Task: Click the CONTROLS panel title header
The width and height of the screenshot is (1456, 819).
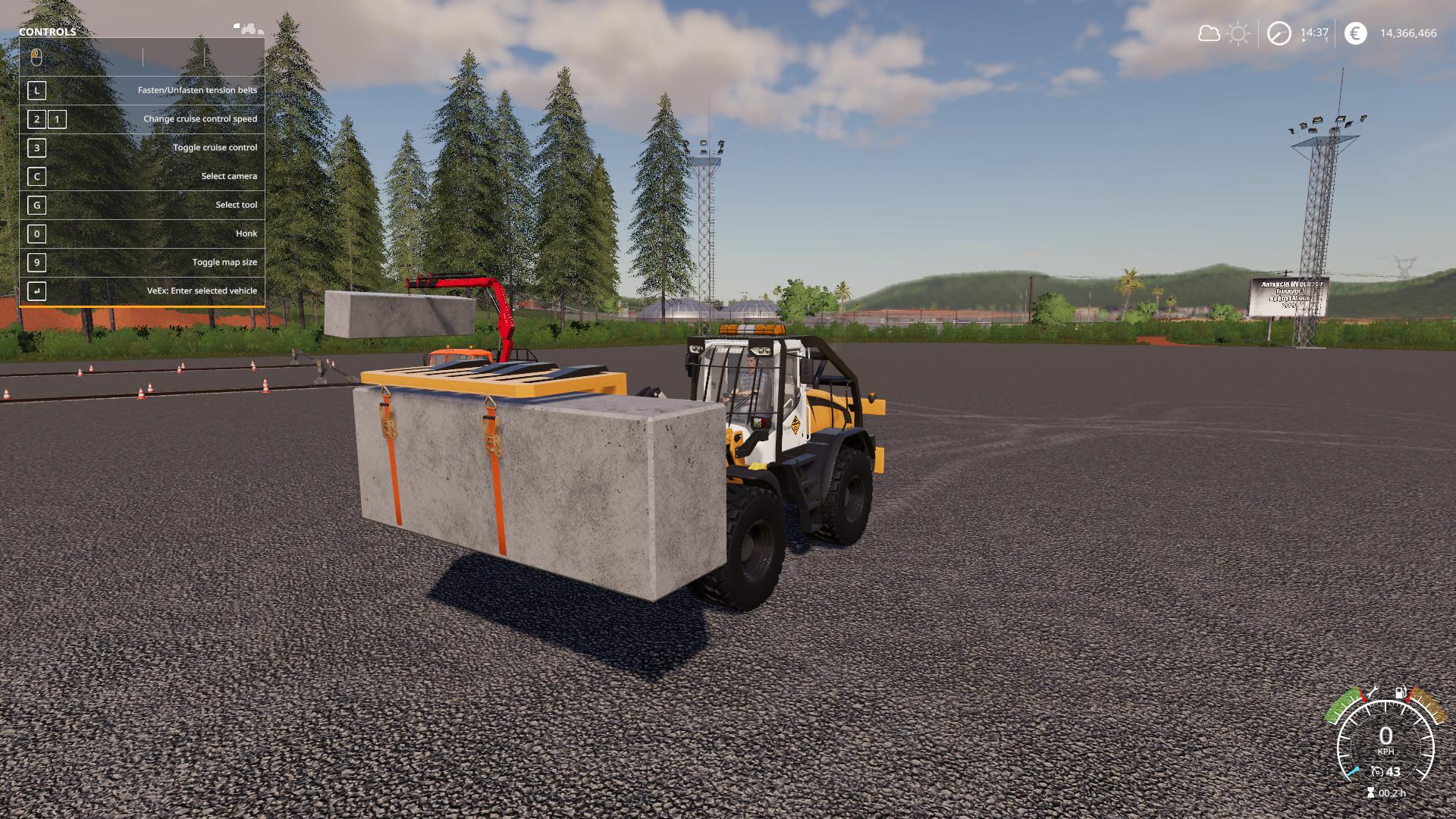Action: tap(47, 32)
